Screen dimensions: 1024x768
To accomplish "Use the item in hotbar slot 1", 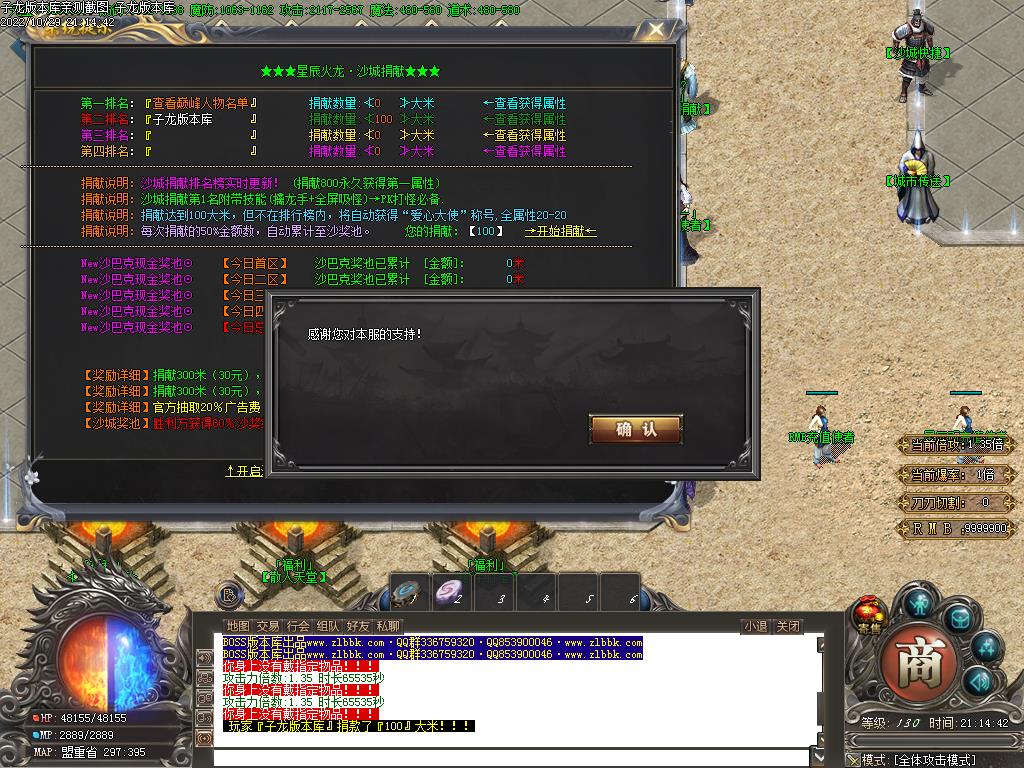I will point(410,593).
